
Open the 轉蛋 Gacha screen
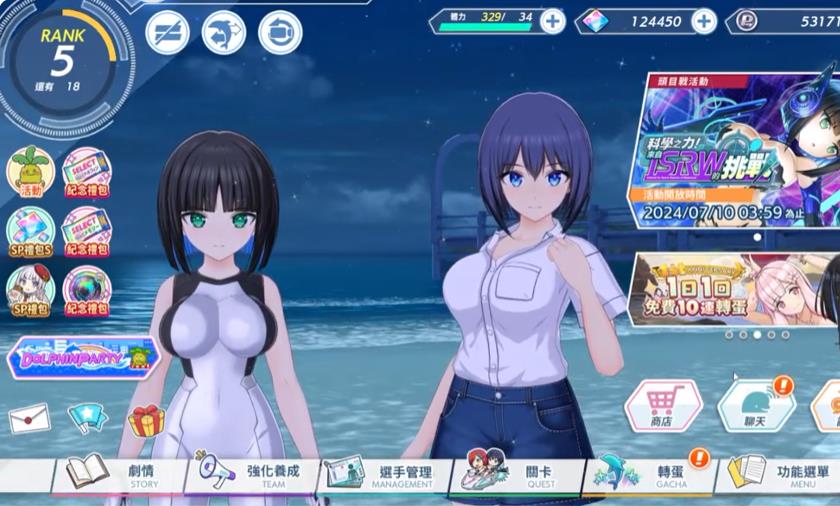coord(650,472)
